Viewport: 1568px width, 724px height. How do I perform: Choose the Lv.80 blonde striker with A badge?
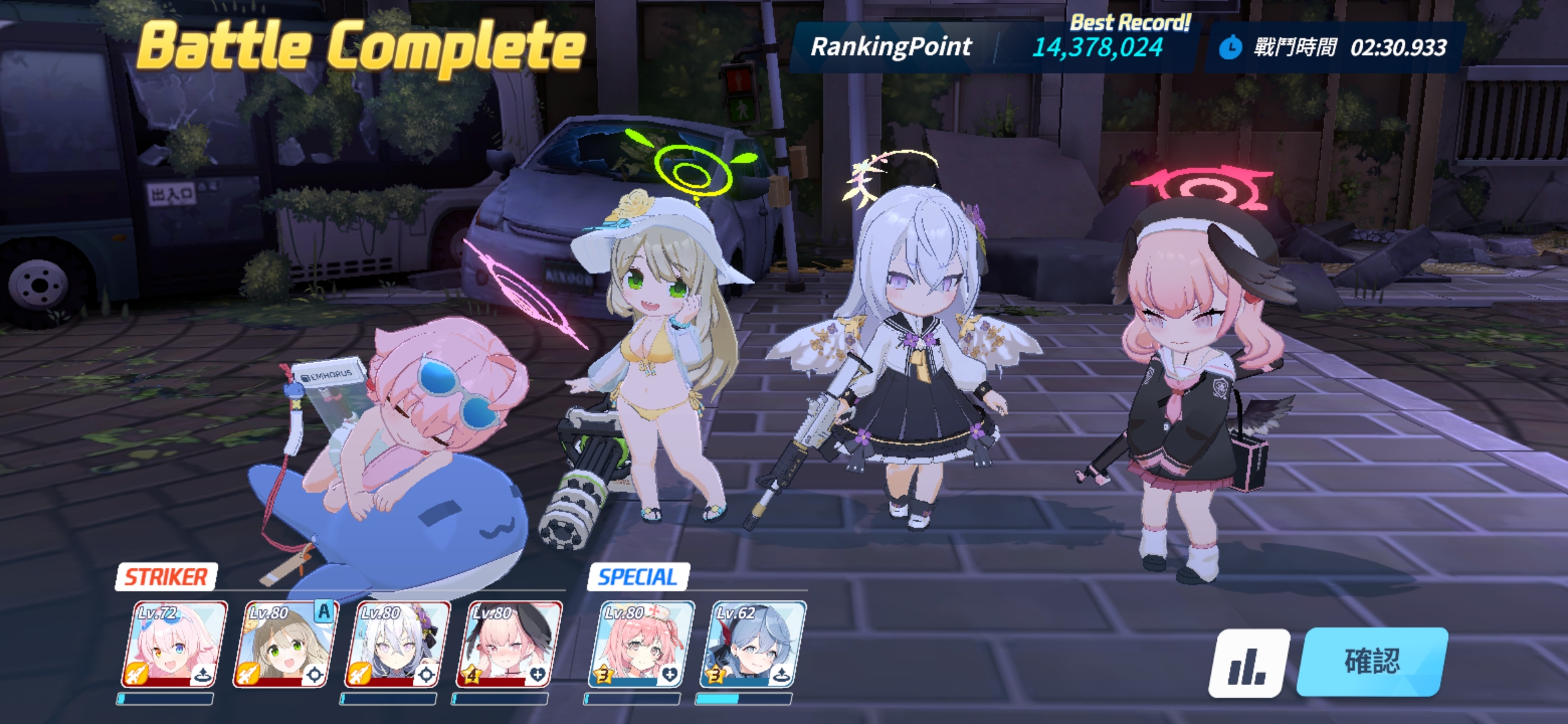pyautogui.click(x=285, y=645)
